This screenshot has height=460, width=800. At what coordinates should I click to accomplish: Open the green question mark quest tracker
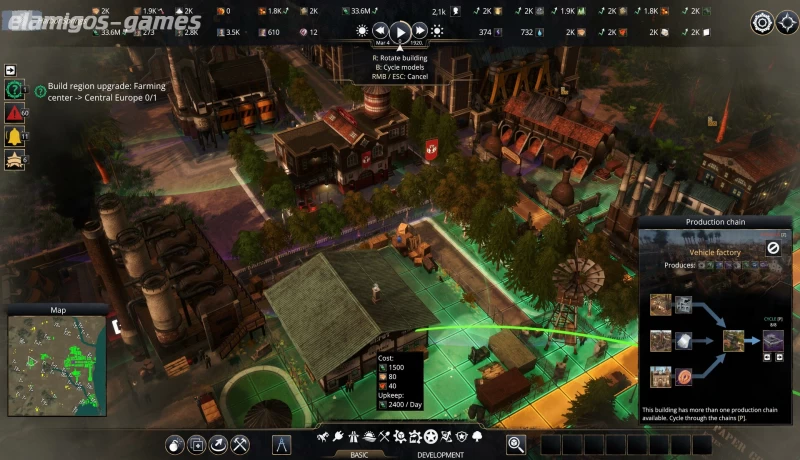[15, 90]
